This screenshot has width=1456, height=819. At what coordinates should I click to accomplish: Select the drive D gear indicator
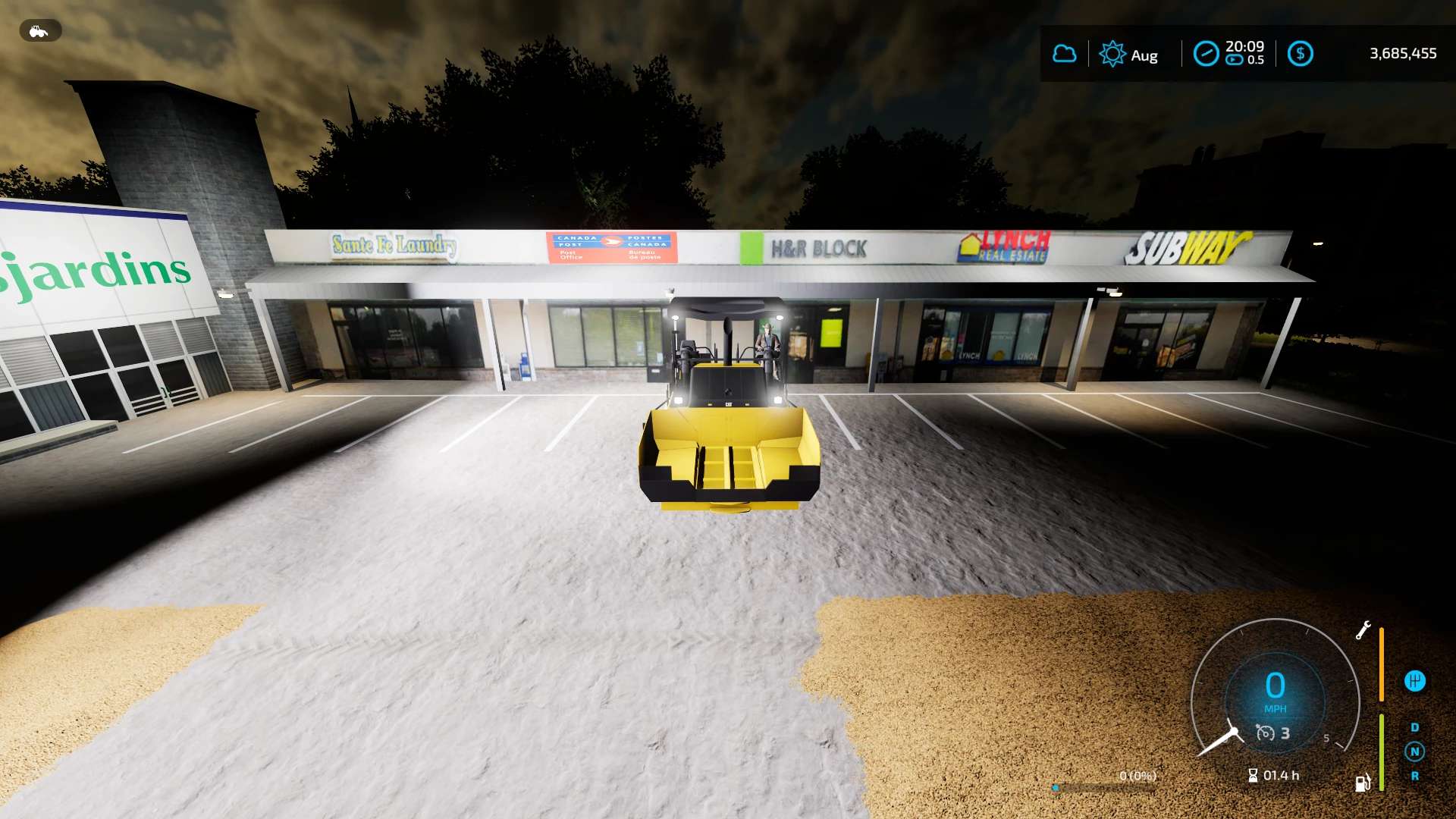click(1414, 727)
